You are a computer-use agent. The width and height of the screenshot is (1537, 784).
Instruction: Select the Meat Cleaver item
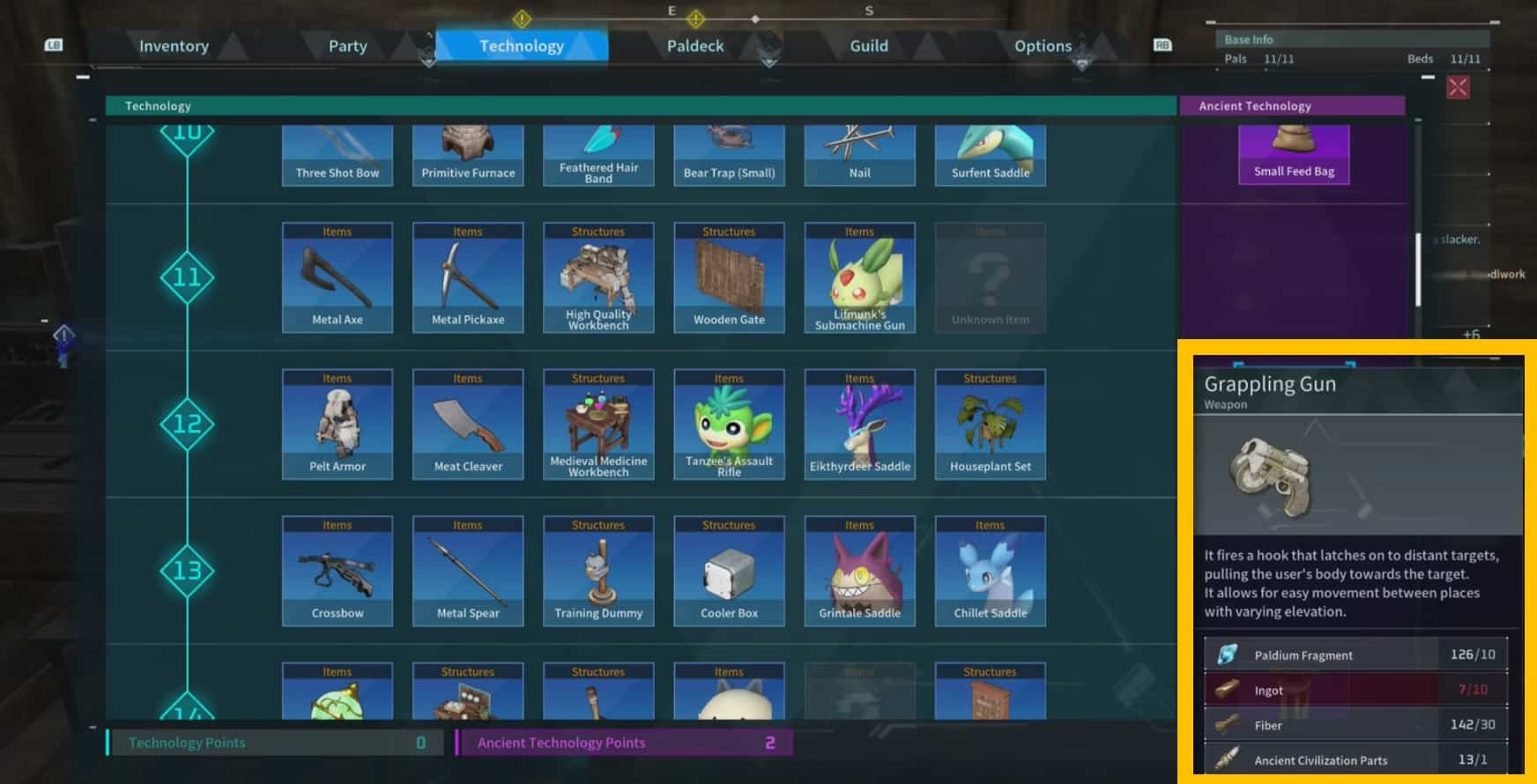click(x=468, y=425)
